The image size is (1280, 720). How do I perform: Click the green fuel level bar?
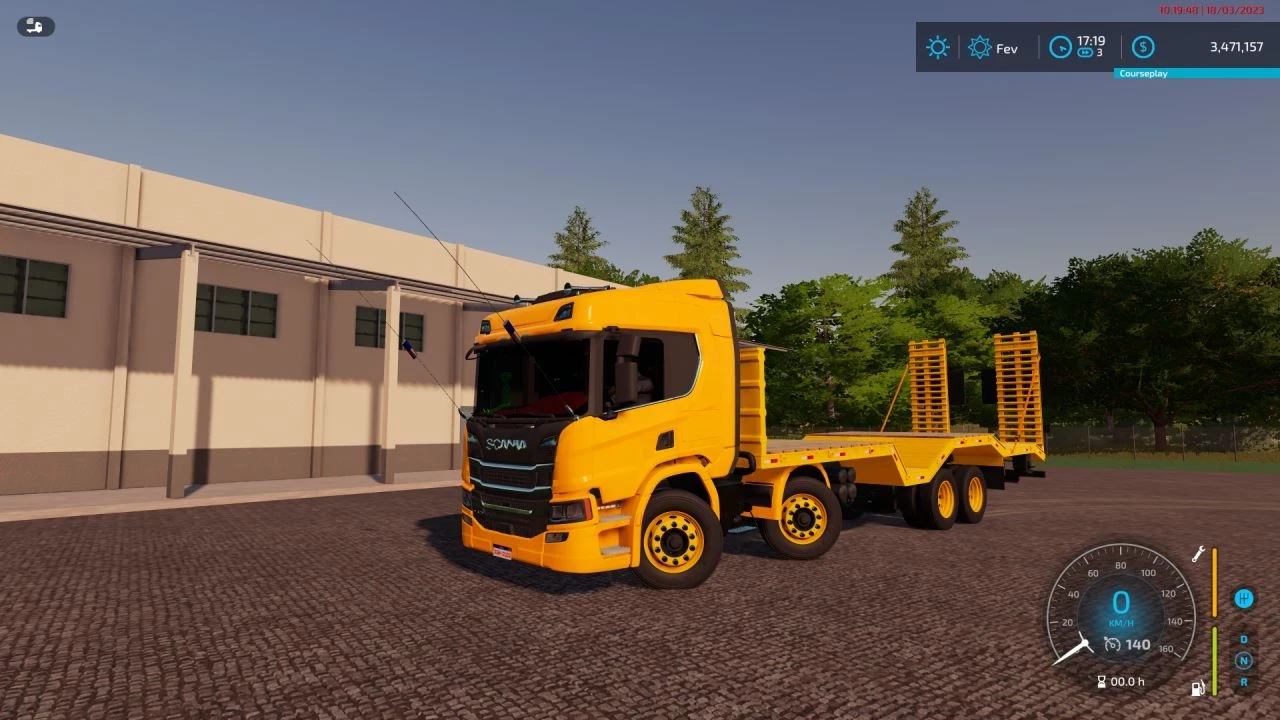(1215, 660)
